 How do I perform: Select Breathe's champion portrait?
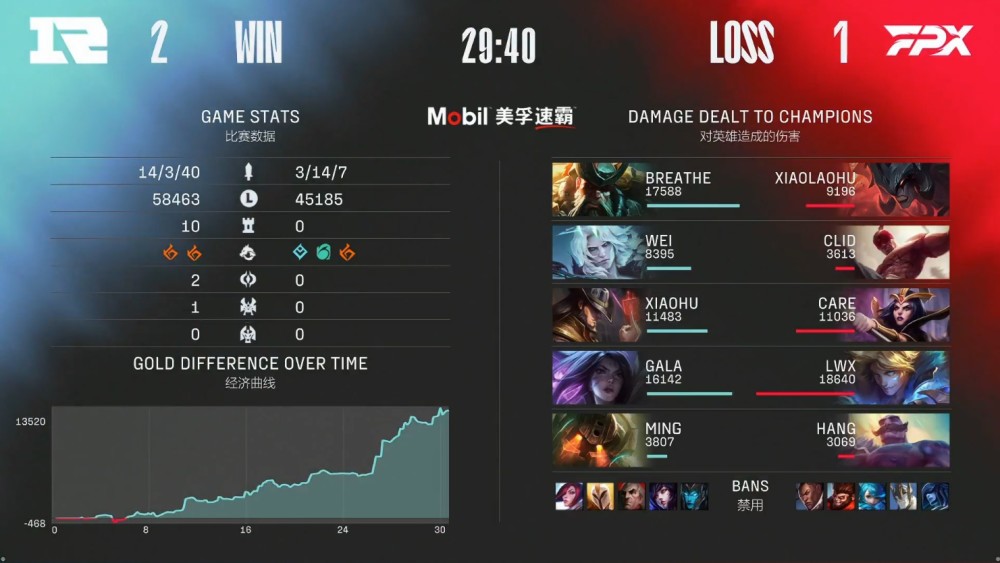coord(597,190)
